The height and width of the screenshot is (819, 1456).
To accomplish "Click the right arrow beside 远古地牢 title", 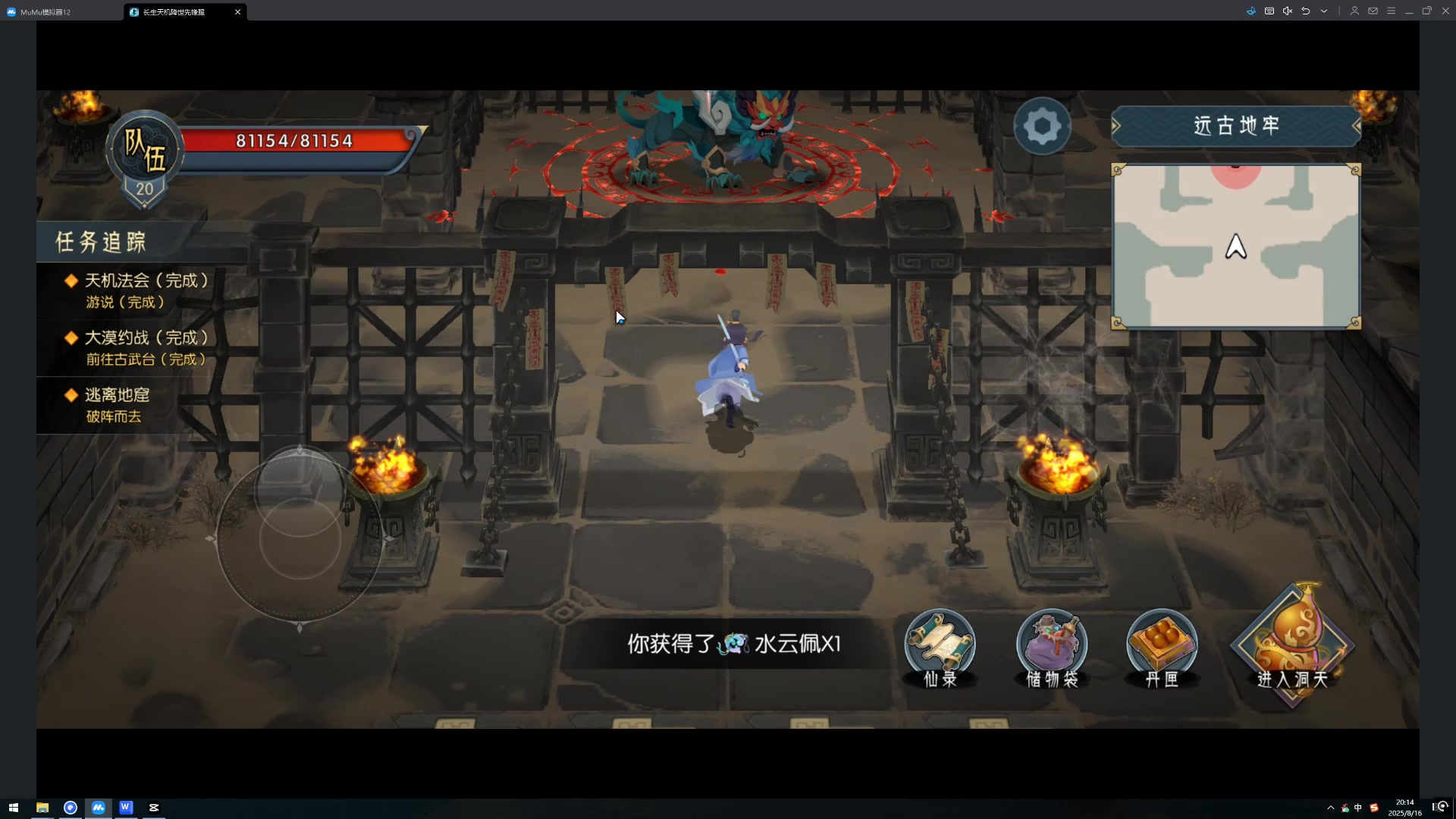I will coord(1358,126).
